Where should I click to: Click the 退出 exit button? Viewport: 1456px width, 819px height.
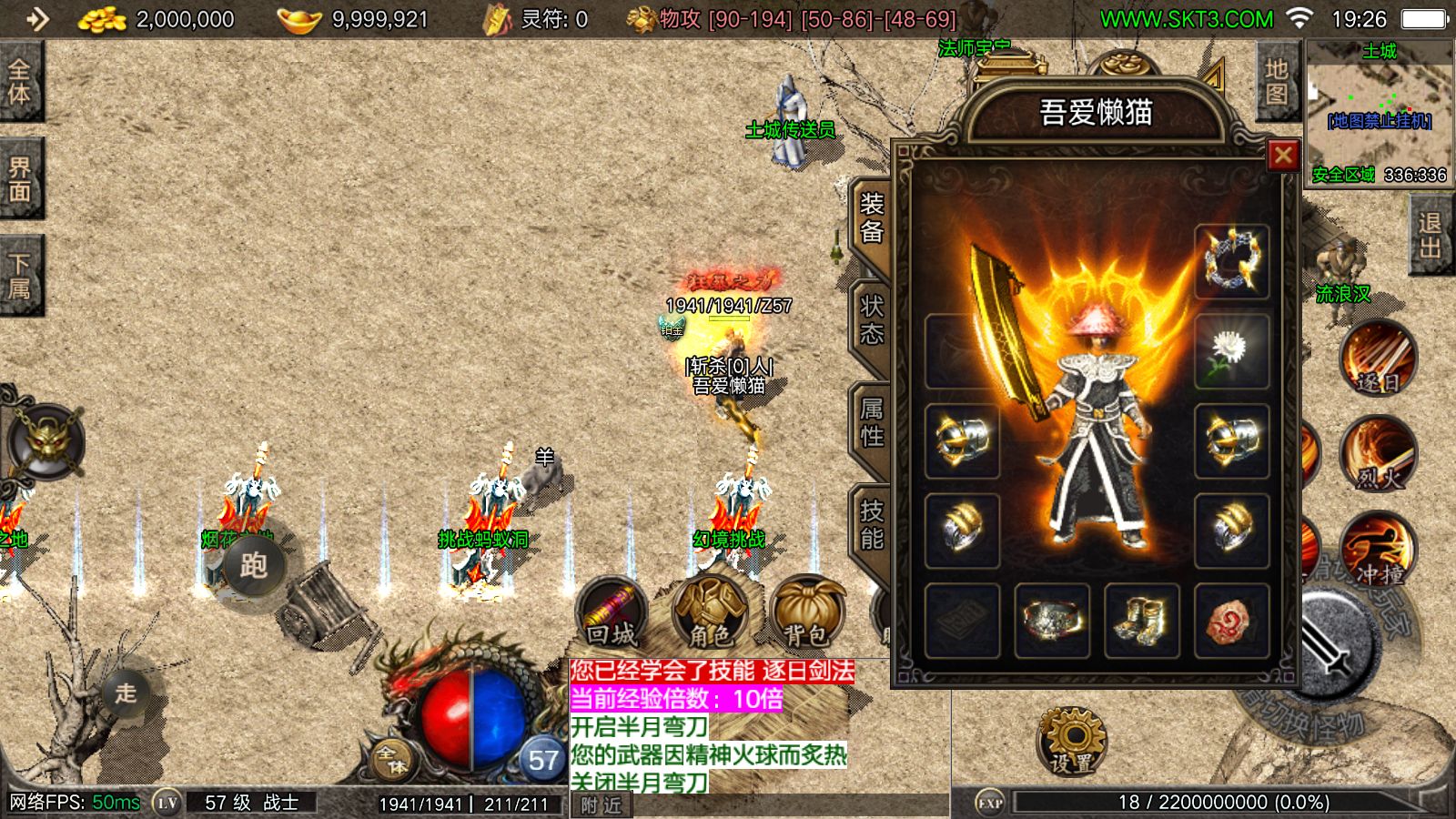click(1430, 235)
